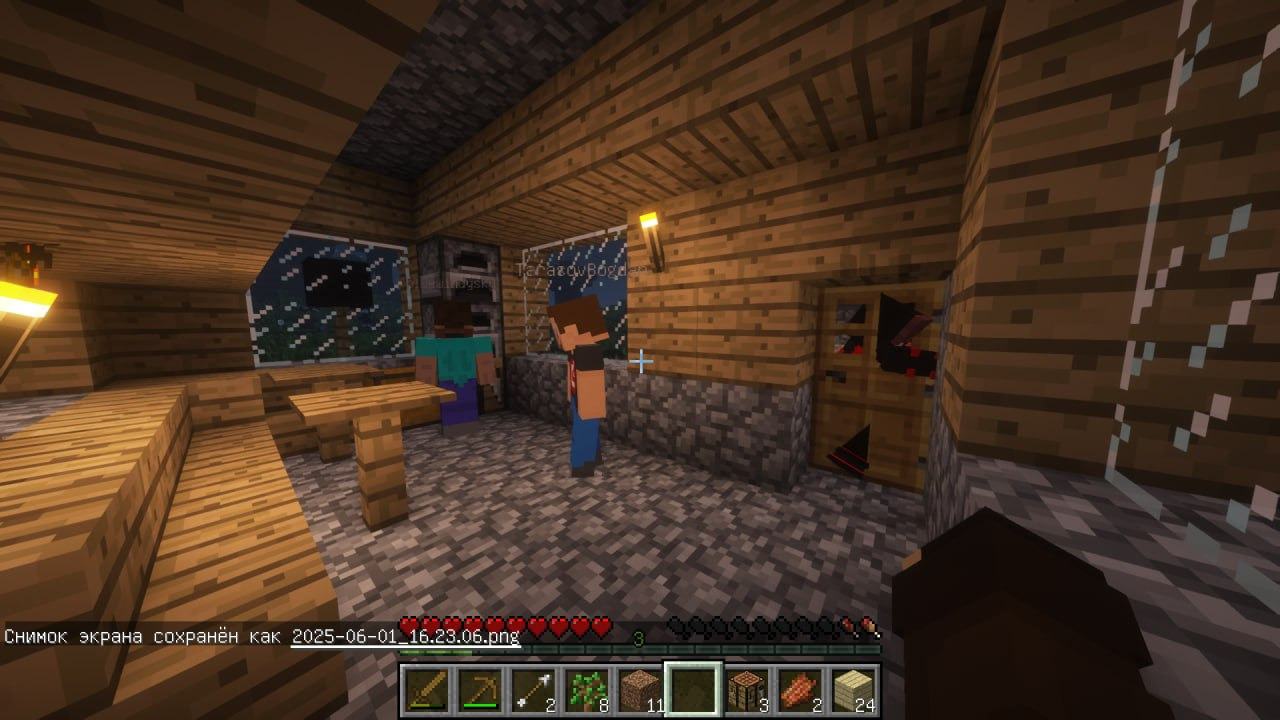Select the oak sapling hotbar slot
The width and height of the screenshot is (1280, 720).
586,690
